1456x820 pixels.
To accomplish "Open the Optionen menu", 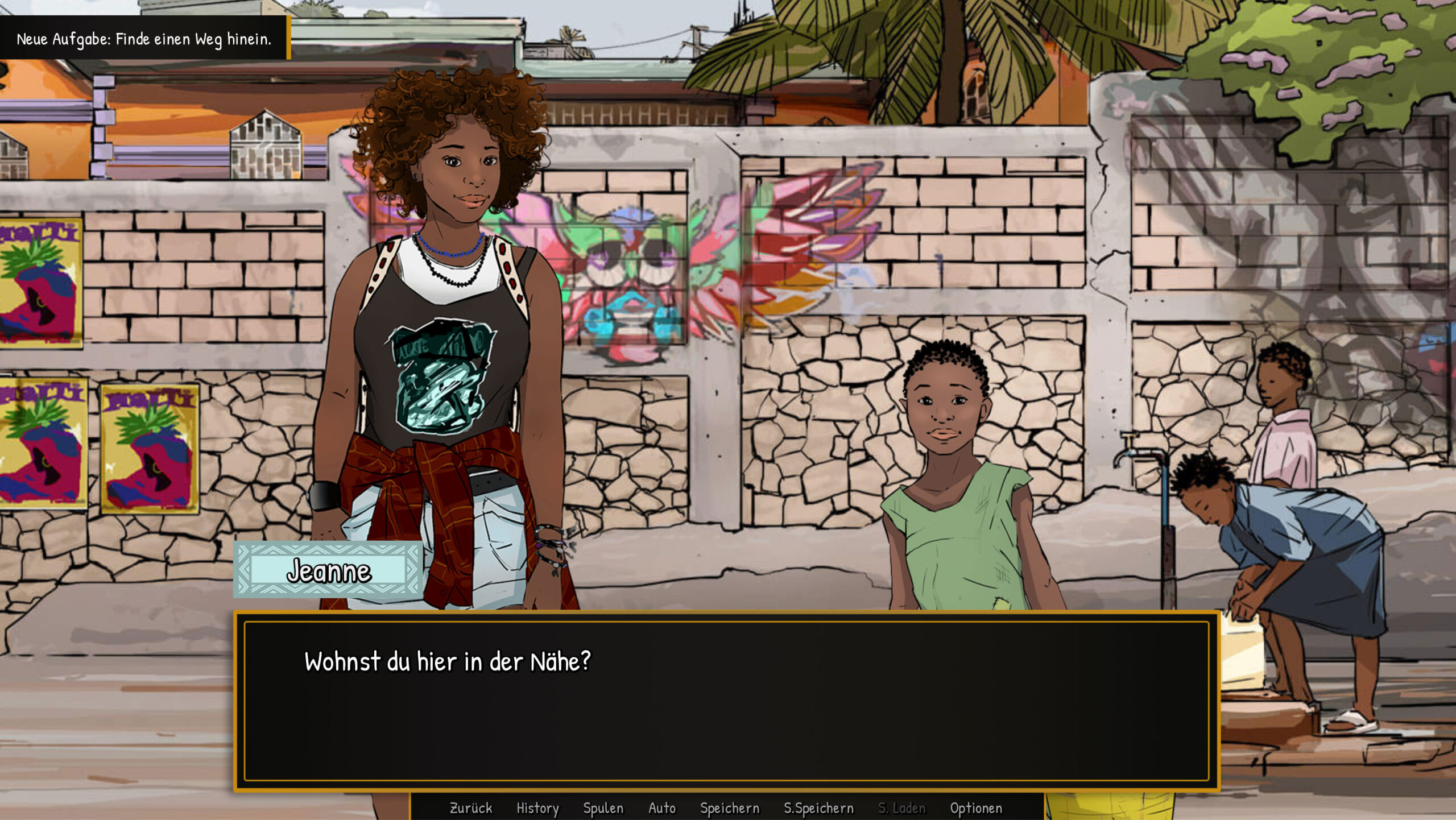I will [976, 808].
